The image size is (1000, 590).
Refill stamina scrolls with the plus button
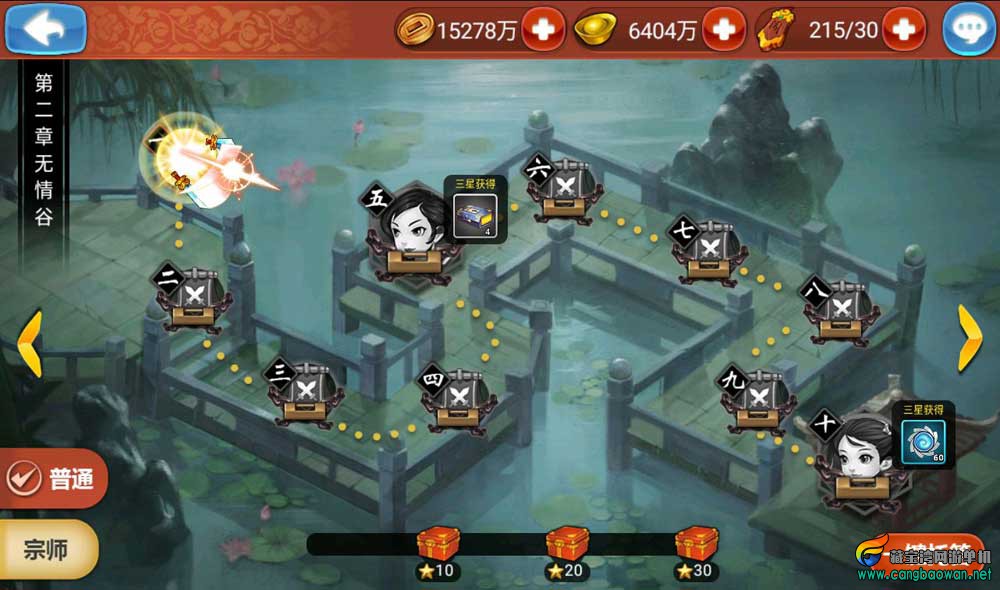[x=904, y=30]
